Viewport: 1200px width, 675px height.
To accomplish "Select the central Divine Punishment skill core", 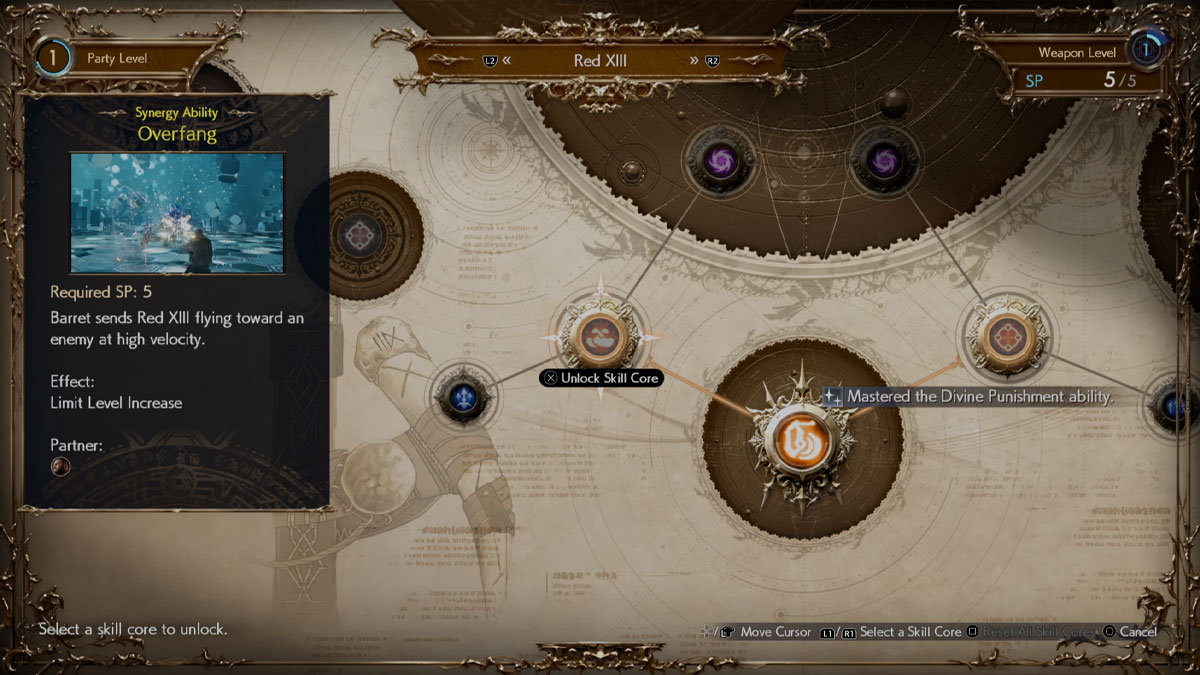I will pyautogui.click(x=801, y=439).
